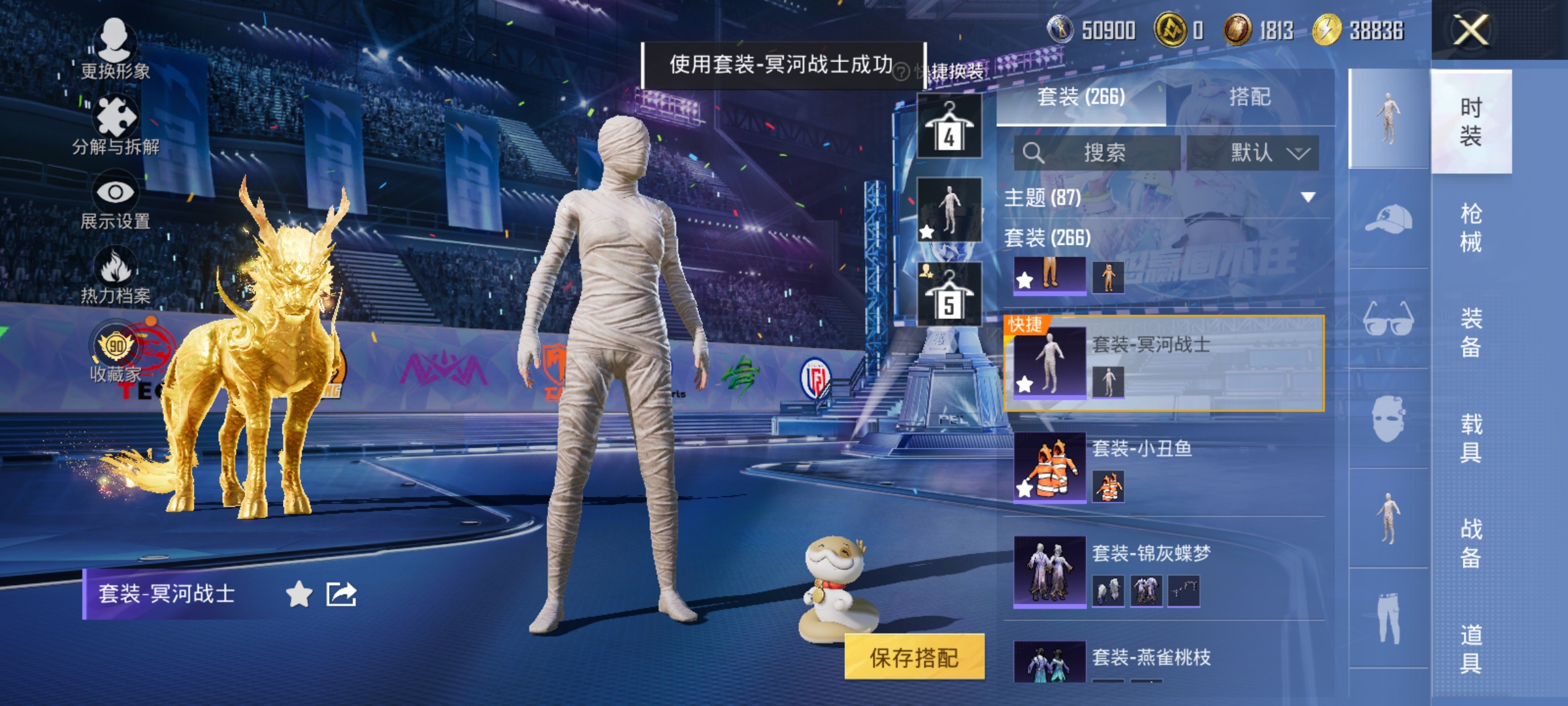Select the hat category icon
Viewport: 1568px width, 706px height.
(x=1388, y=218)
